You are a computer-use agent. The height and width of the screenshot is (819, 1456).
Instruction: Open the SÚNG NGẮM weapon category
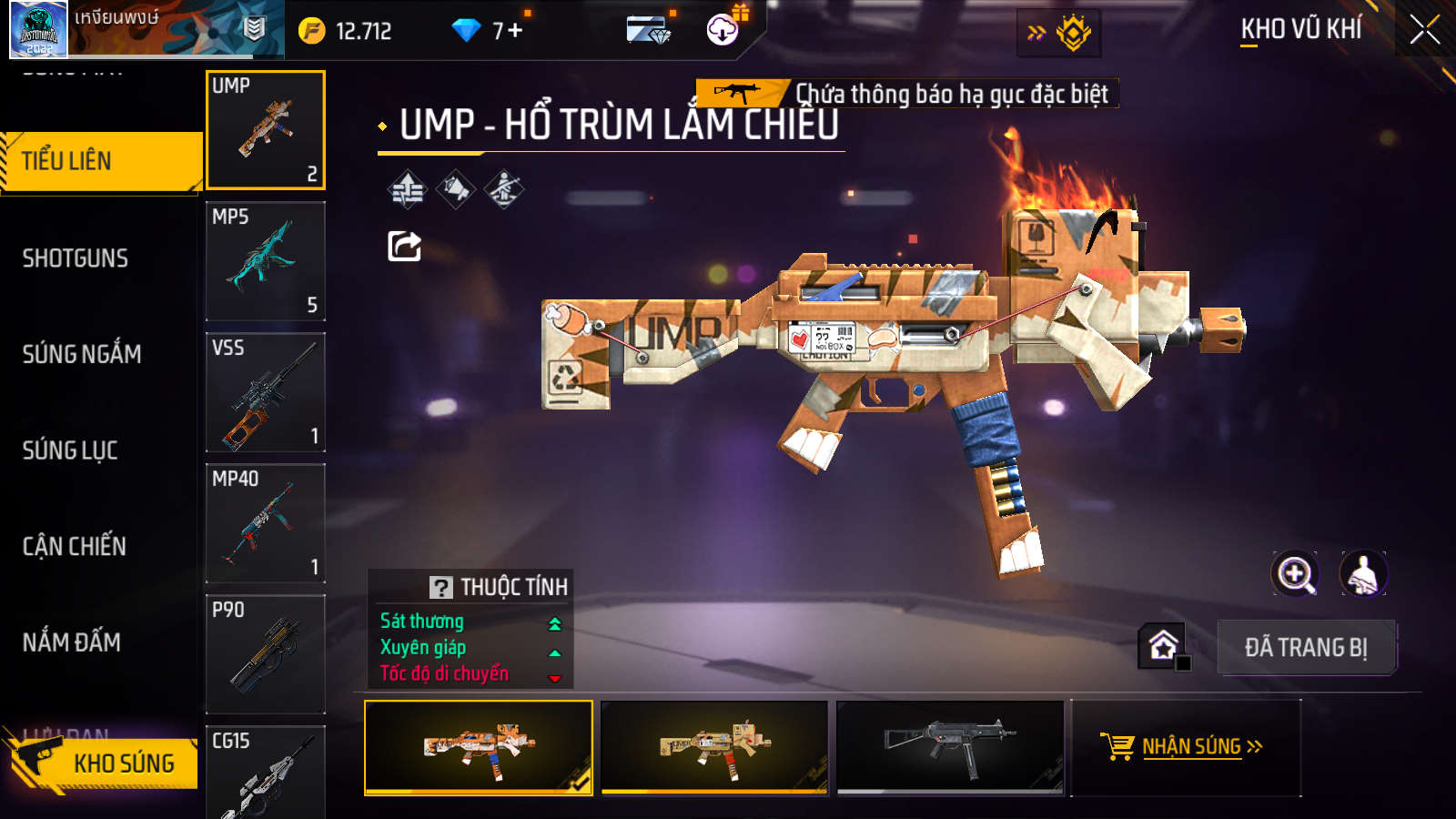pyautogui.click(x=82, y=354)
